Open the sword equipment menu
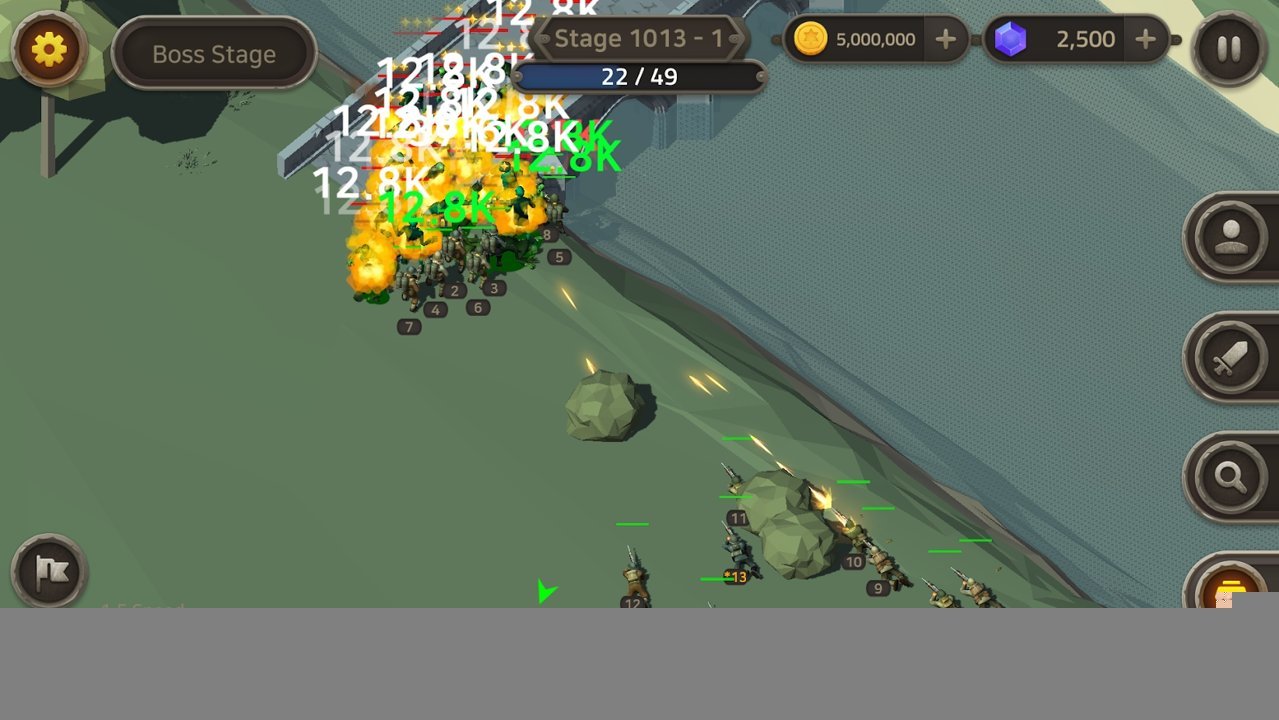This screenshot has height=720, width=1279. point(1230,357)
